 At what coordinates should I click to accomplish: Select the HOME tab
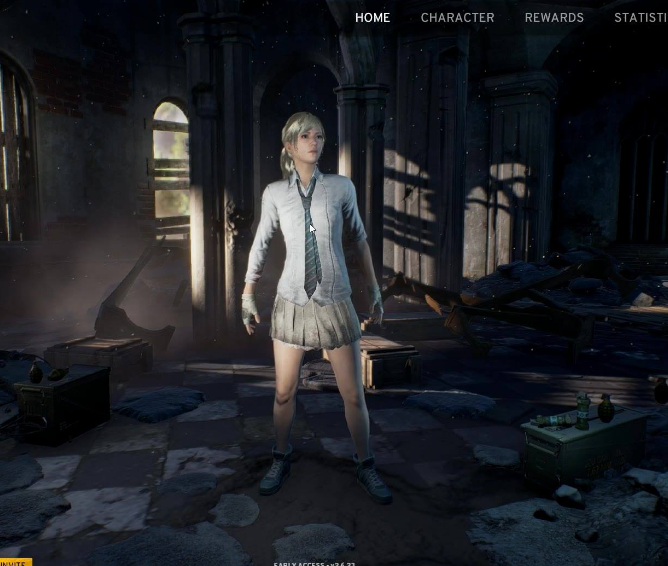pyautogui.click(x=372, y=17)
